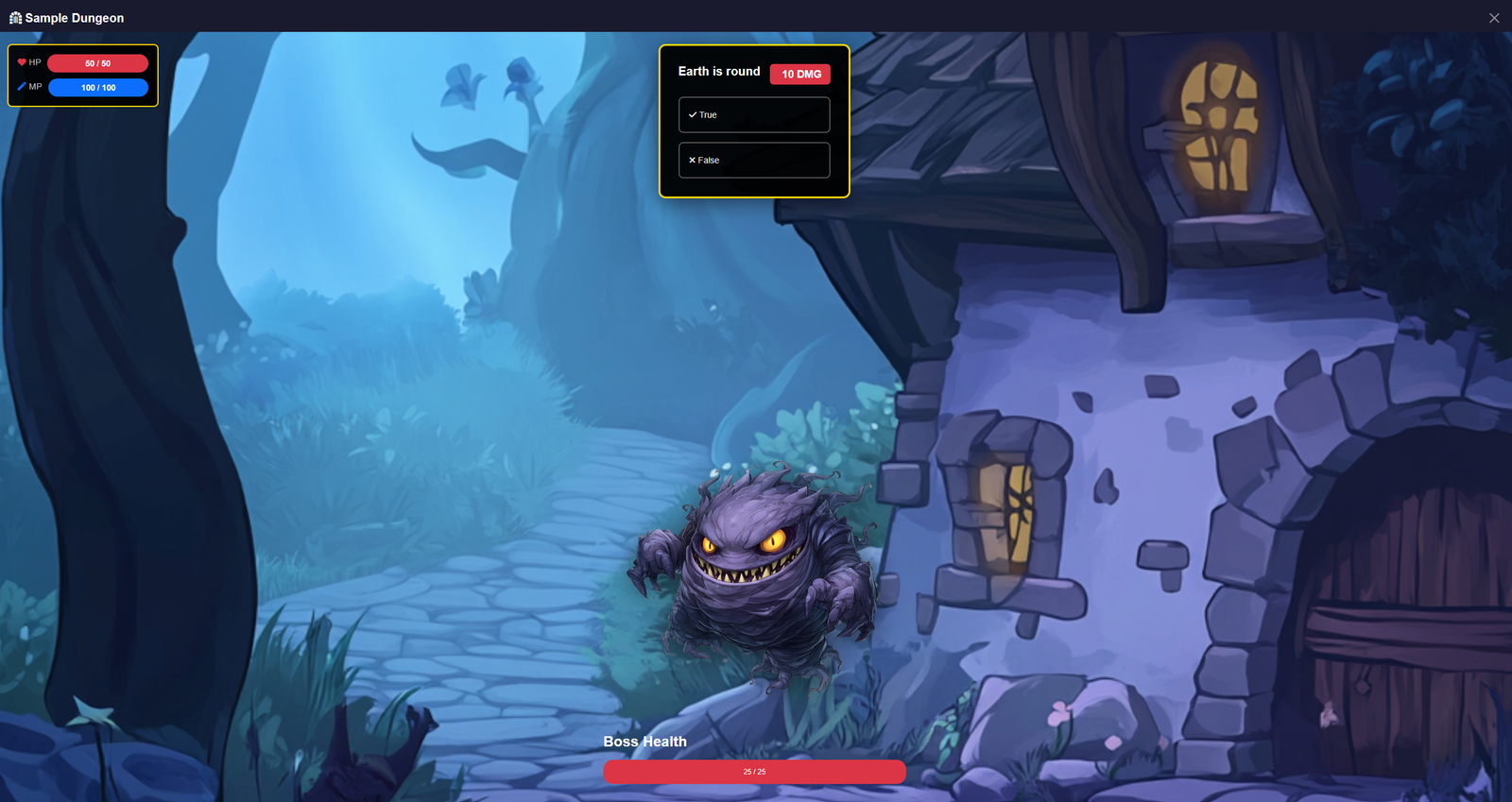Screen dimensions: 1512x802
Task: Click the MP bar showing 100 / 100
Action: click(97, 87)
